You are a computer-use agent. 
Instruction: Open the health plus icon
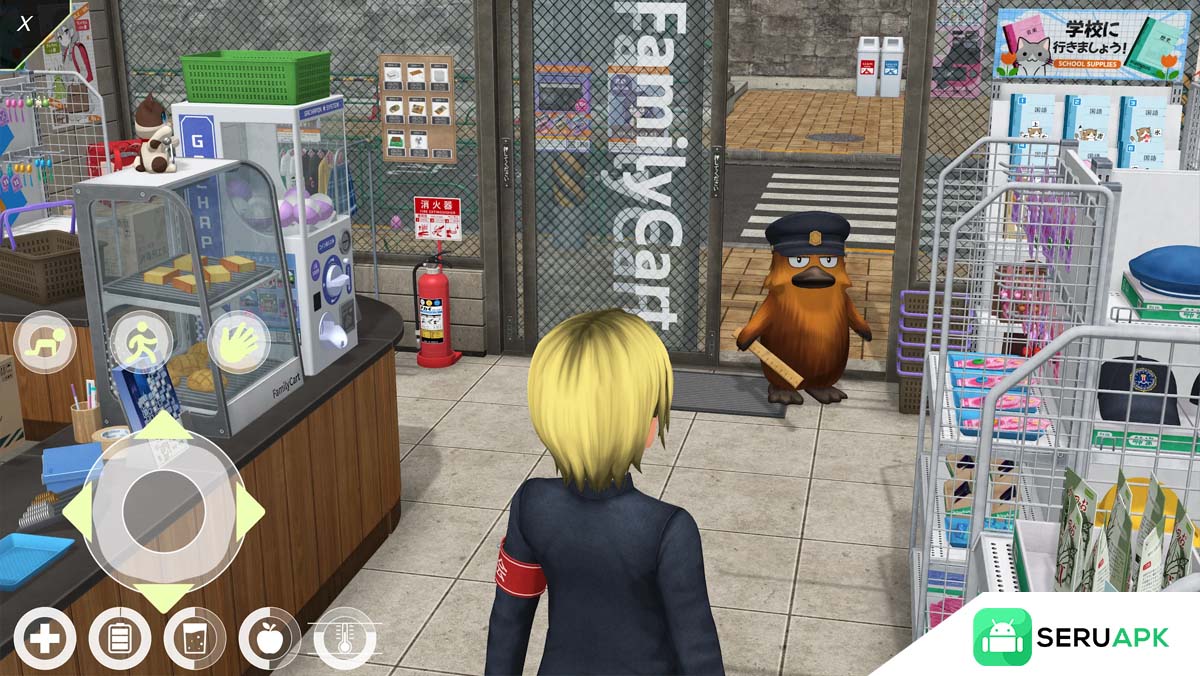pyautogui.click(x=44, y=638)
